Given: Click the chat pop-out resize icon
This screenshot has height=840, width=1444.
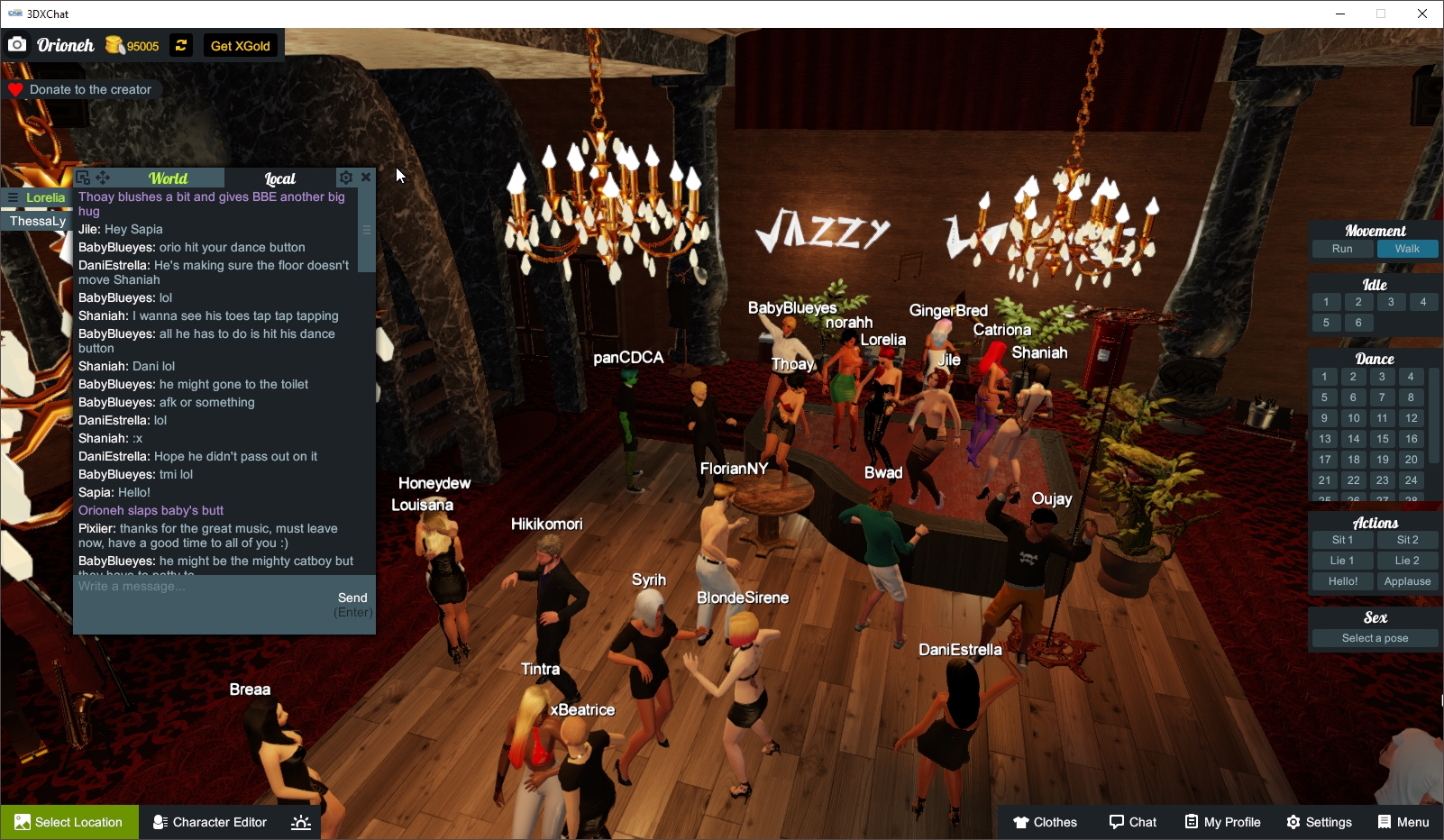Looking at the screenshot, I should pos(83,178).
